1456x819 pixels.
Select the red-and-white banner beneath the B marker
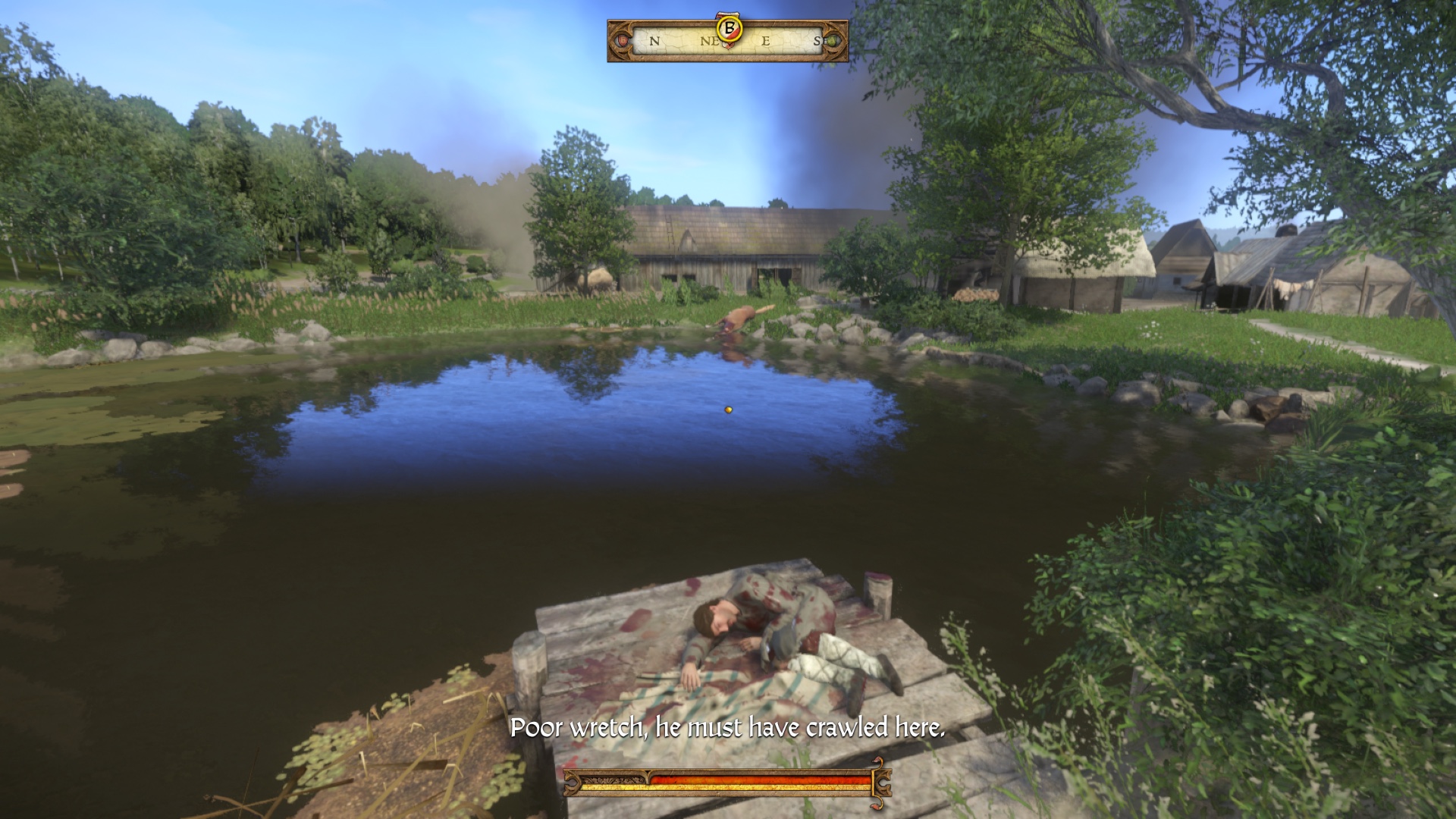(x=728, y=48)
